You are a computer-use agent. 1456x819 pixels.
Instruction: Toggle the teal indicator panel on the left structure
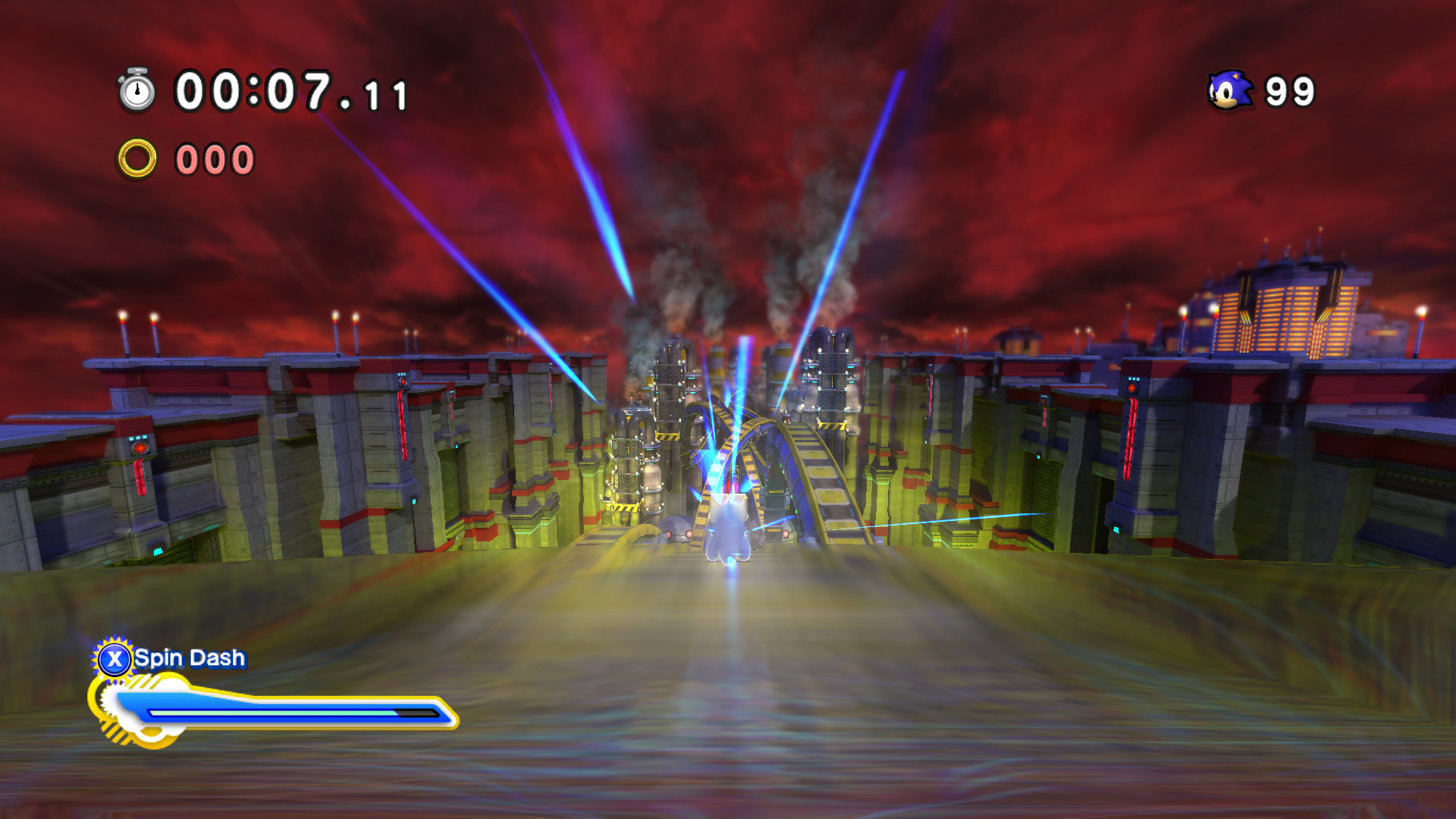[137, 438]
